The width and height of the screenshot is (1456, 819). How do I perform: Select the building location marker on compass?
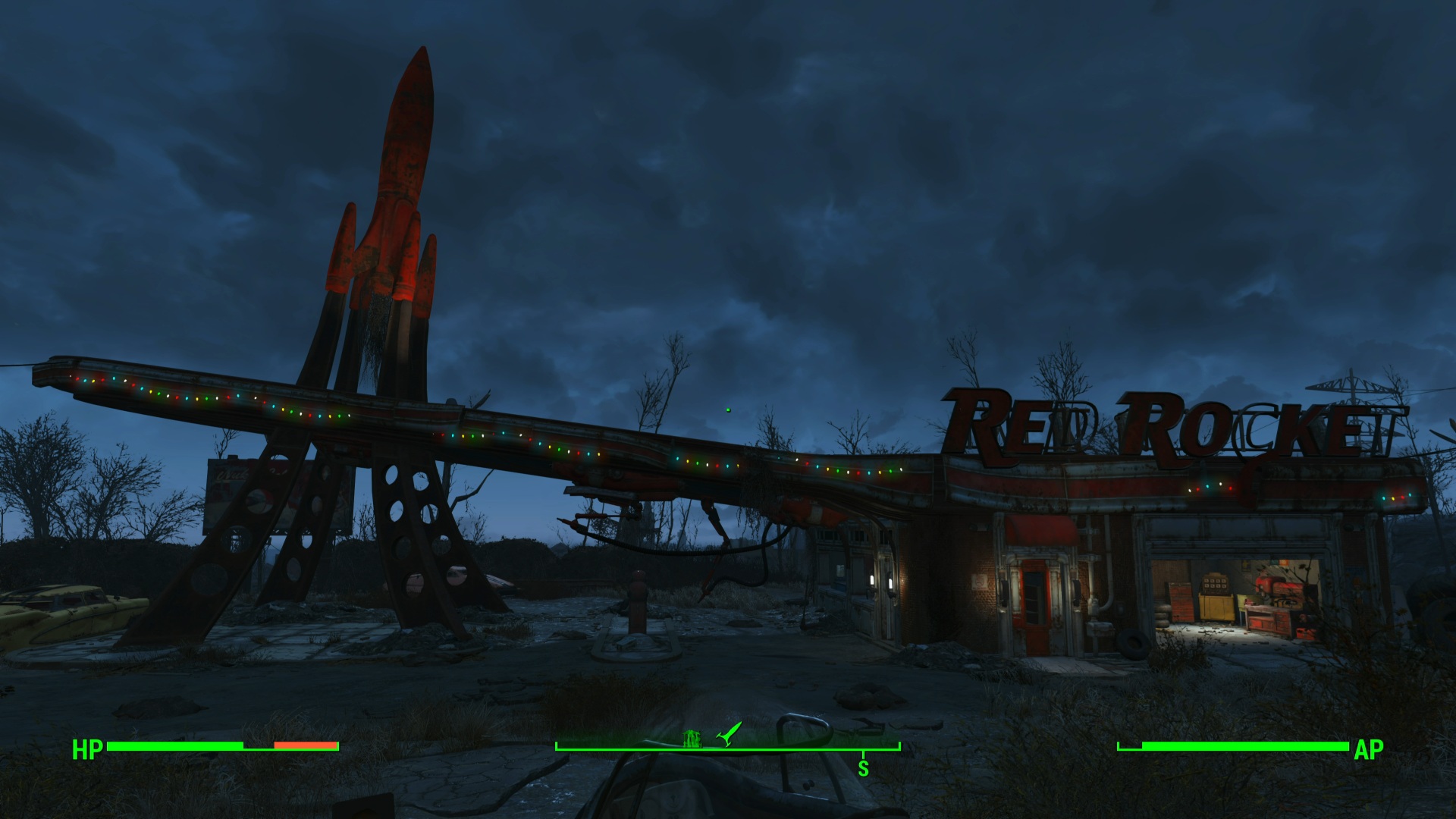point(691,738)
